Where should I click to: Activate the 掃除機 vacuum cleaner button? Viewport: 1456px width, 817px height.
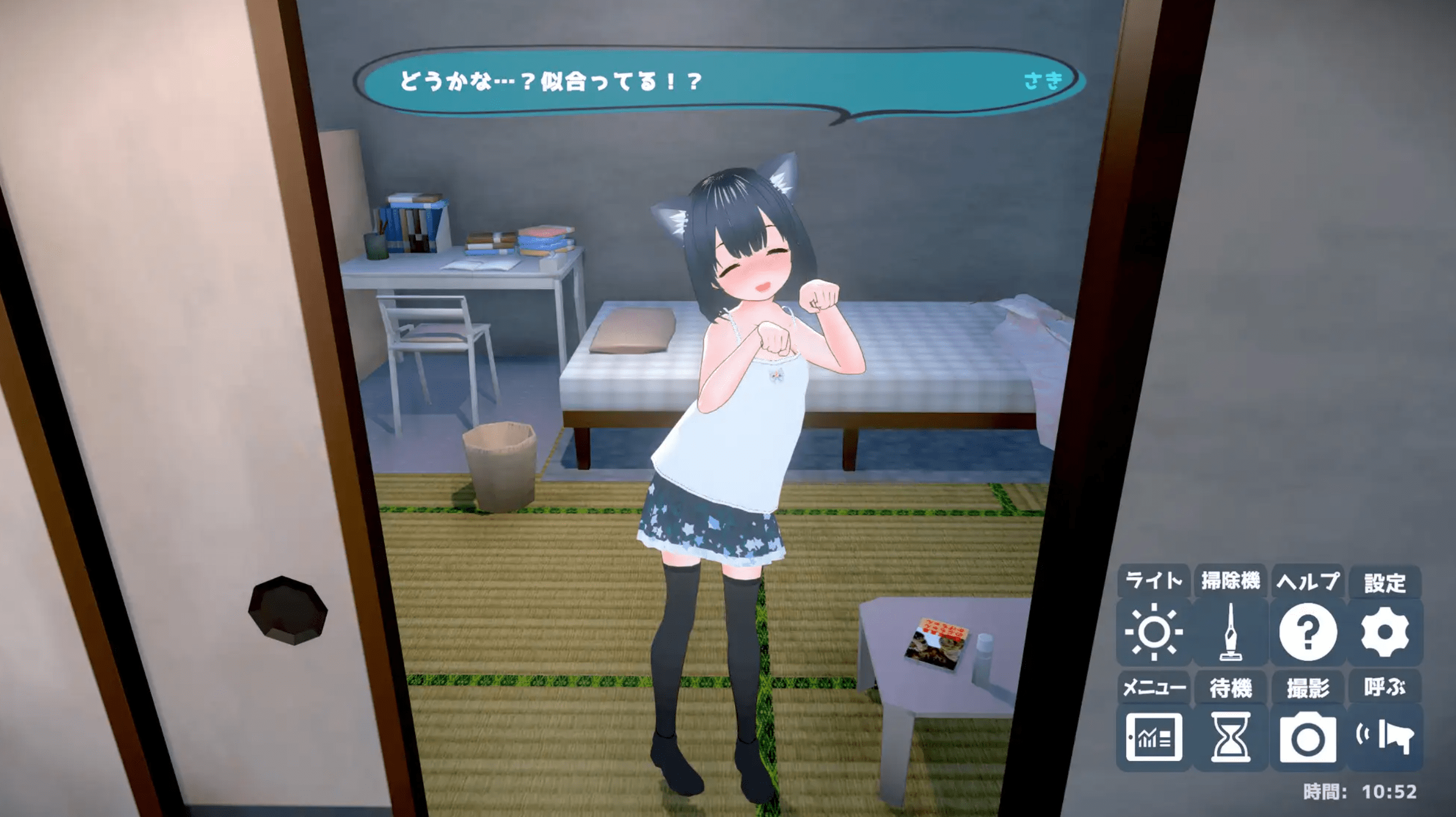pyautogui.click(x=1231, y=632)
